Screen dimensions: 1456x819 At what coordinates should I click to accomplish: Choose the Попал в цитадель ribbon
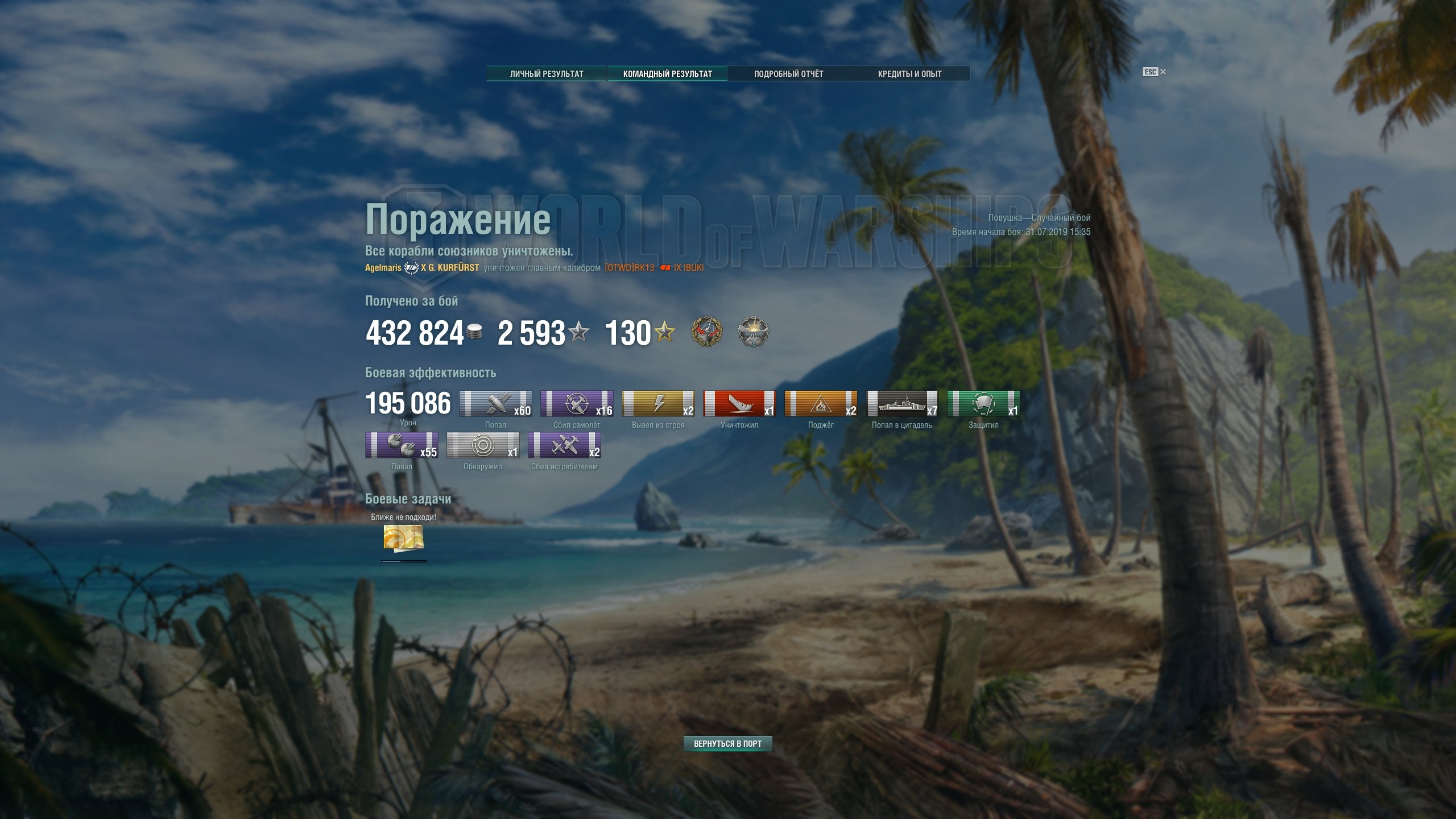click(x=902, y=403)
